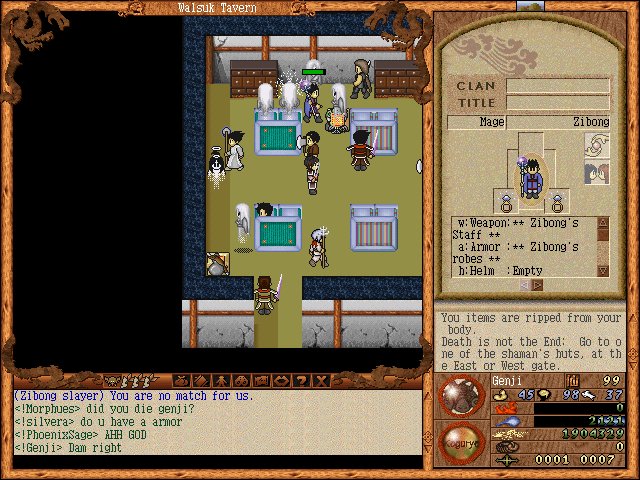This screenshot has height=480, width=640.
Task: Click the red bag icon on toolbar
Action: tap(180, 381)
